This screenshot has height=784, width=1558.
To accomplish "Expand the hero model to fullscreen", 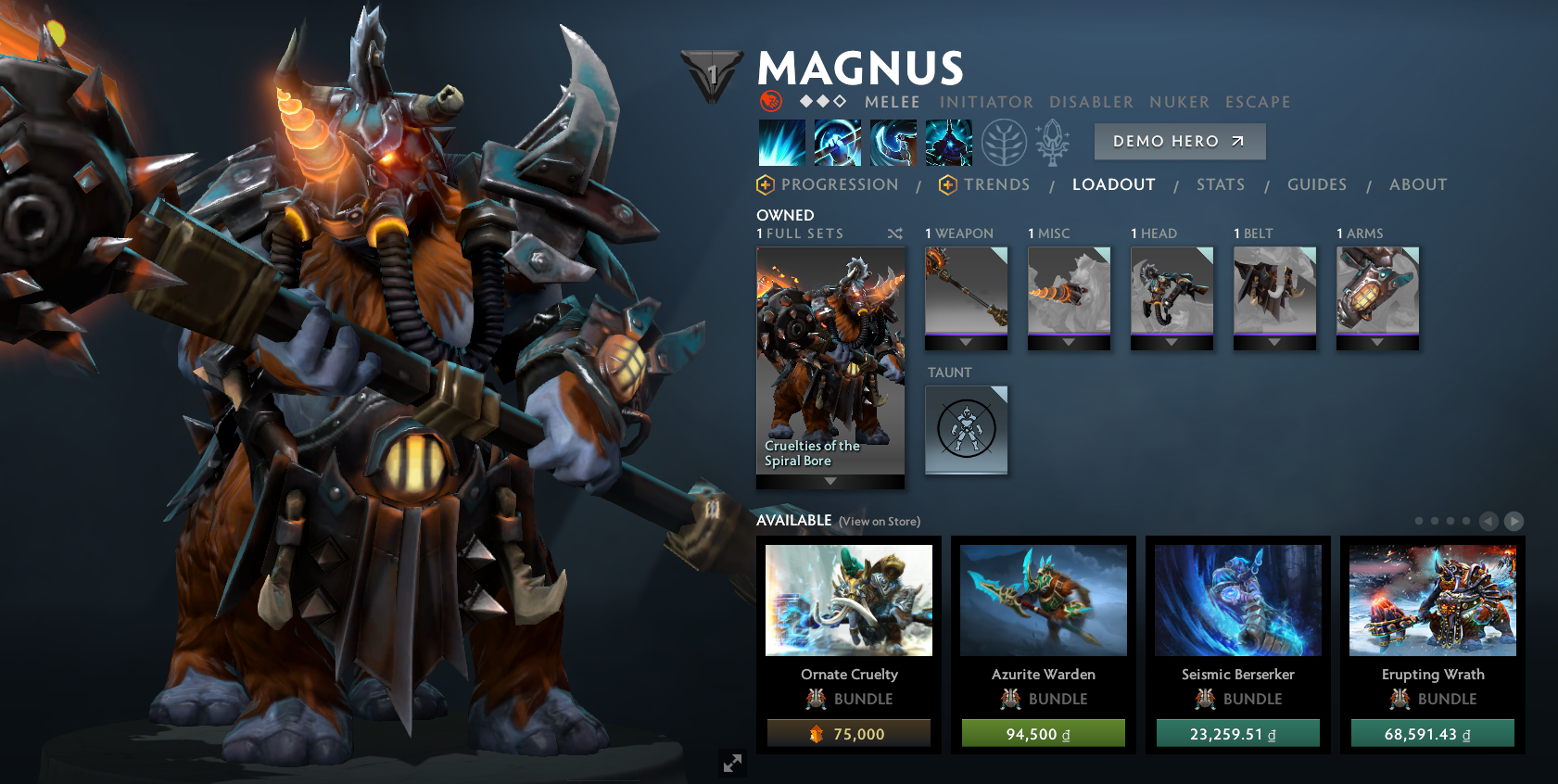I will [x=732, y=763].
